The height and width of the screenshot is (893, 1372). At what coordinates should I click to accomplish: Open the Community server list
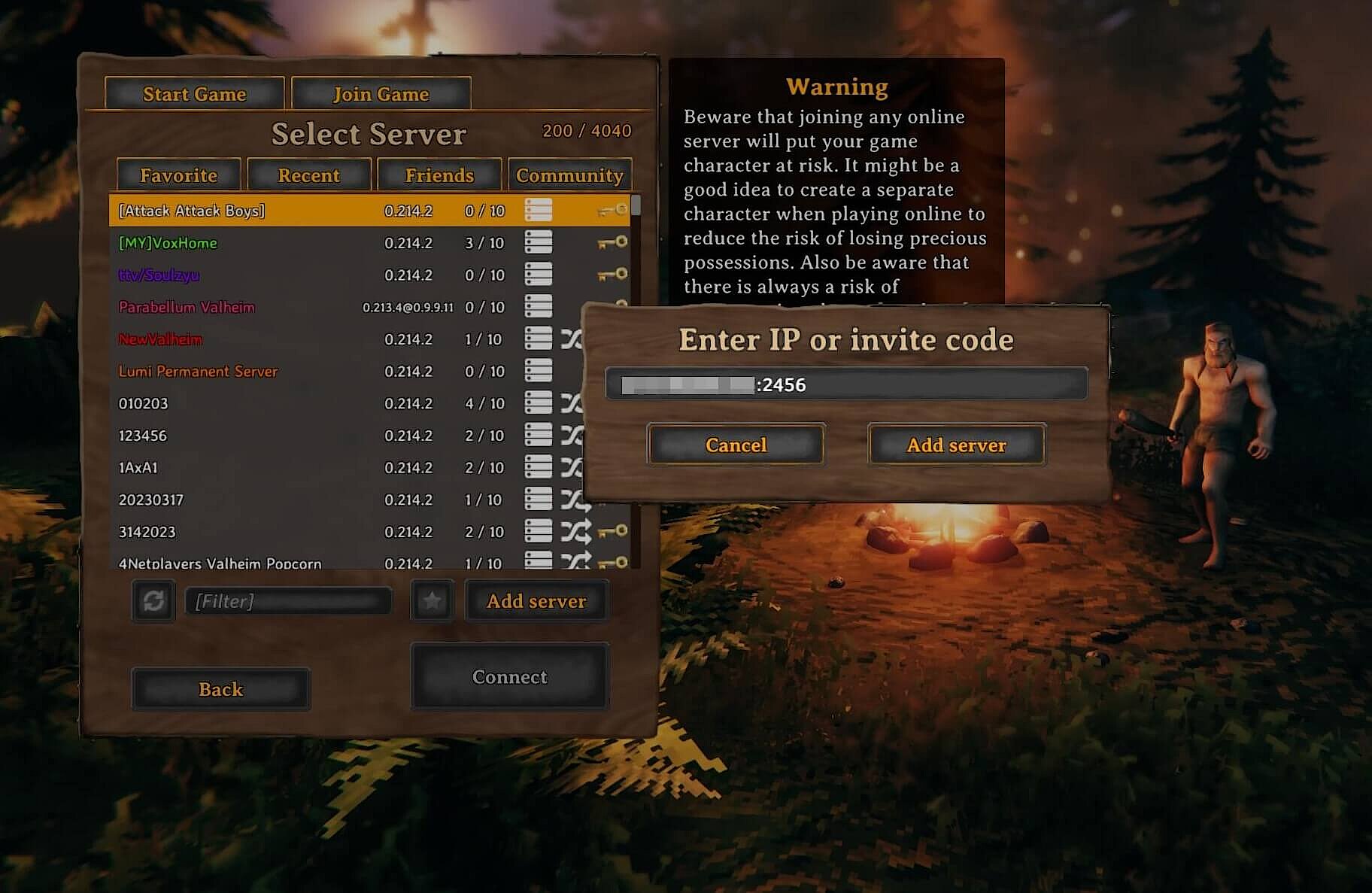pyautogui.click(x=569, y=175)
